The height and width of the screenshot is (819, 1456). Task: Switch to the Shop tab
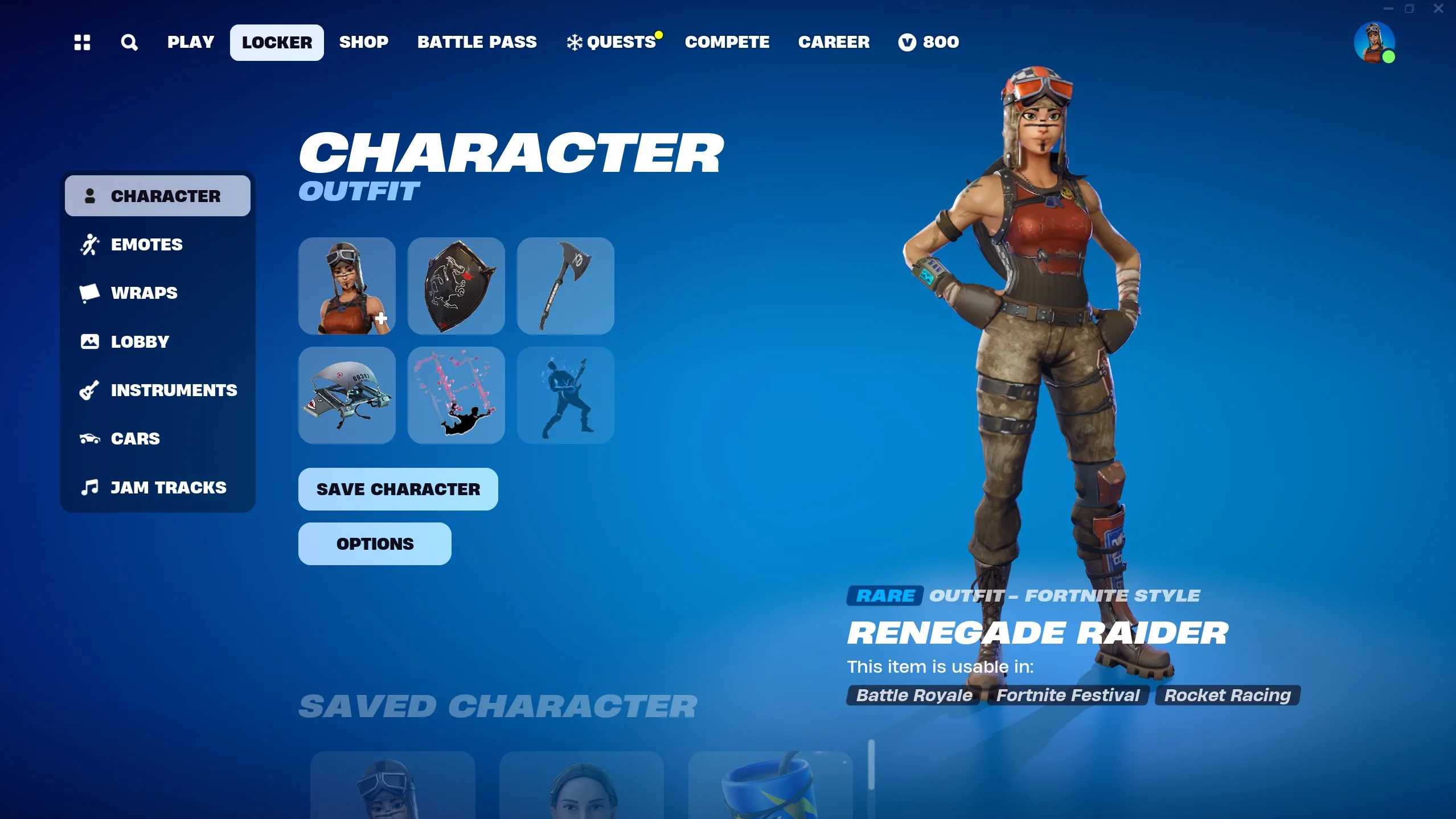tap(363, 42)
